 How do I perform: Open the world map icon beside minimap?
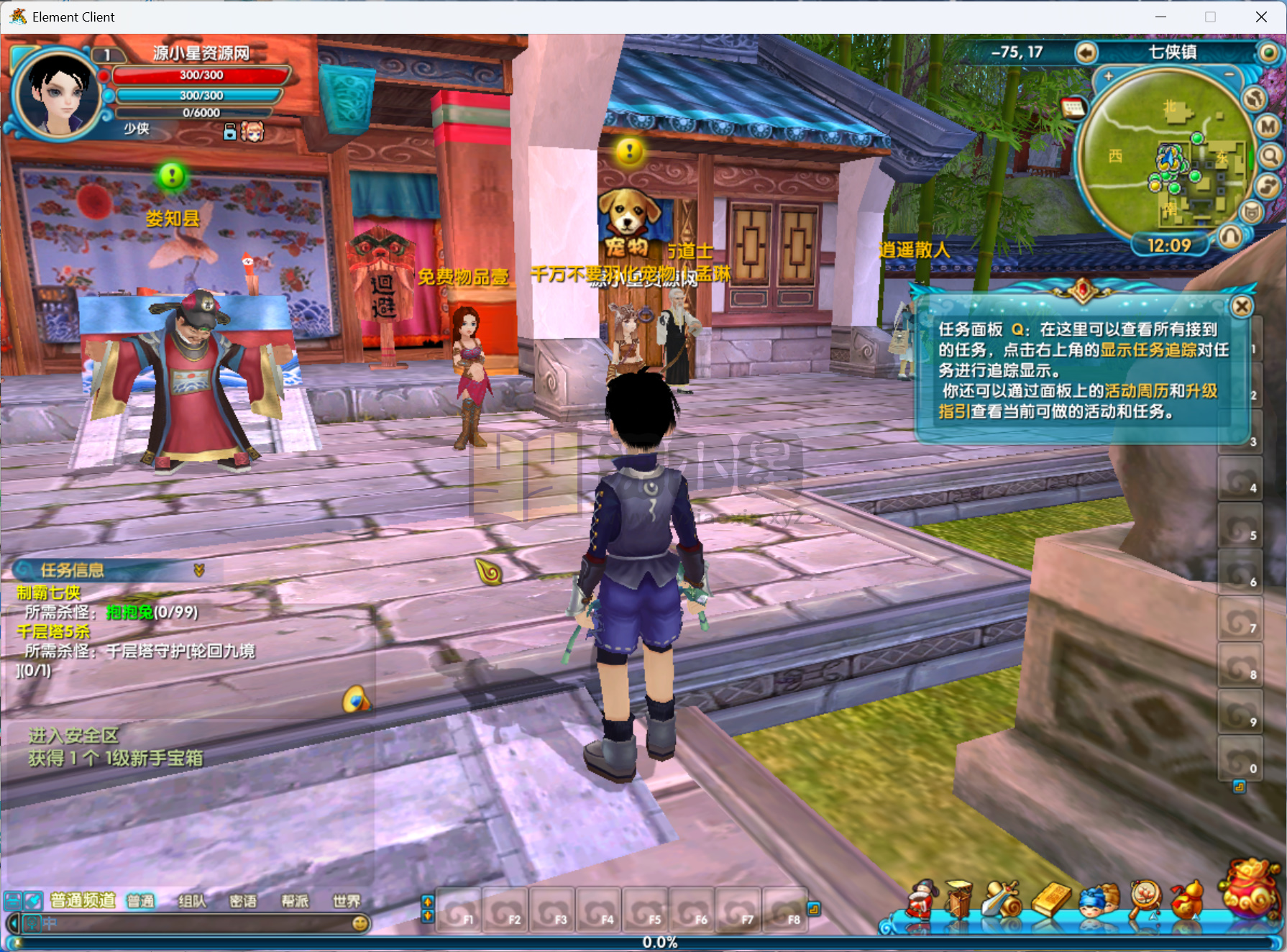(1255, 99)
